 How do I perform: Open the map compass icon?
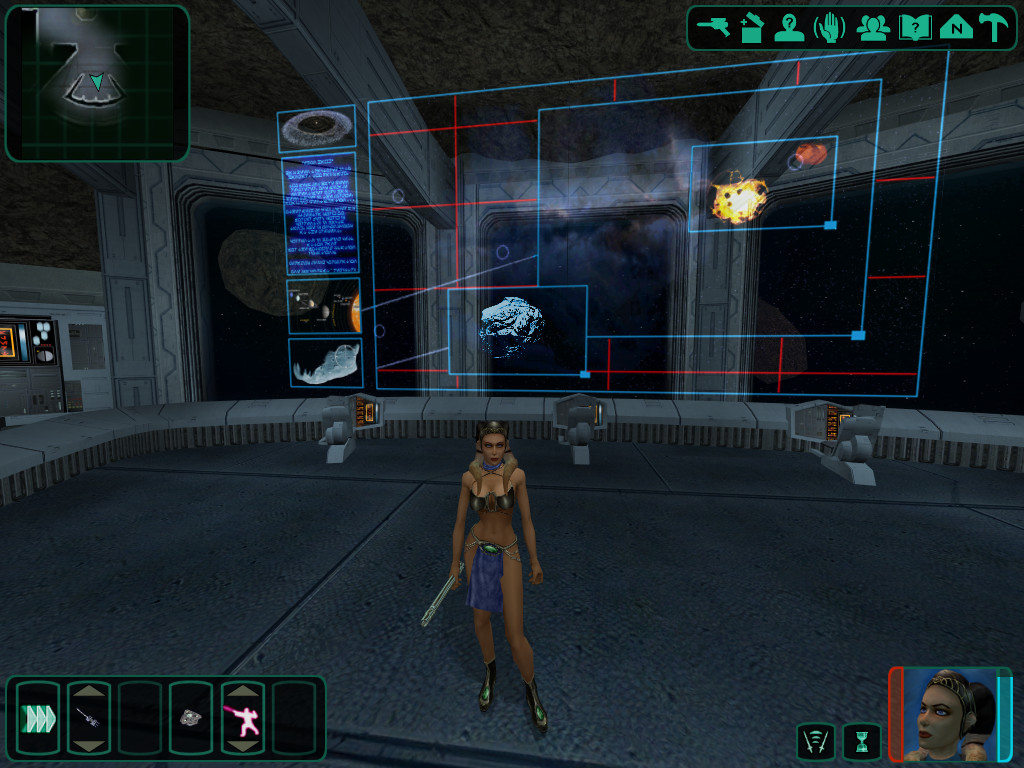coord(956,28)
